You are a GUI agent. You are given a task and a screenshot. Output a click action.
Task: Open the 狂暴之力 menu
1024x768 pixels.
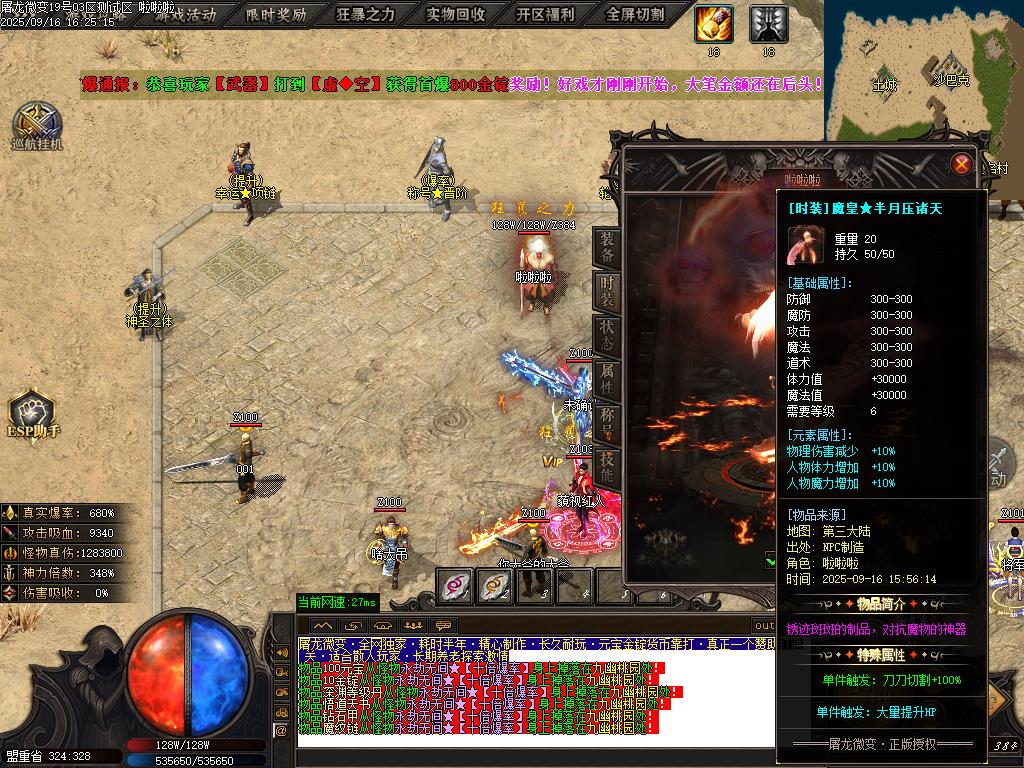tap(365, 15)
